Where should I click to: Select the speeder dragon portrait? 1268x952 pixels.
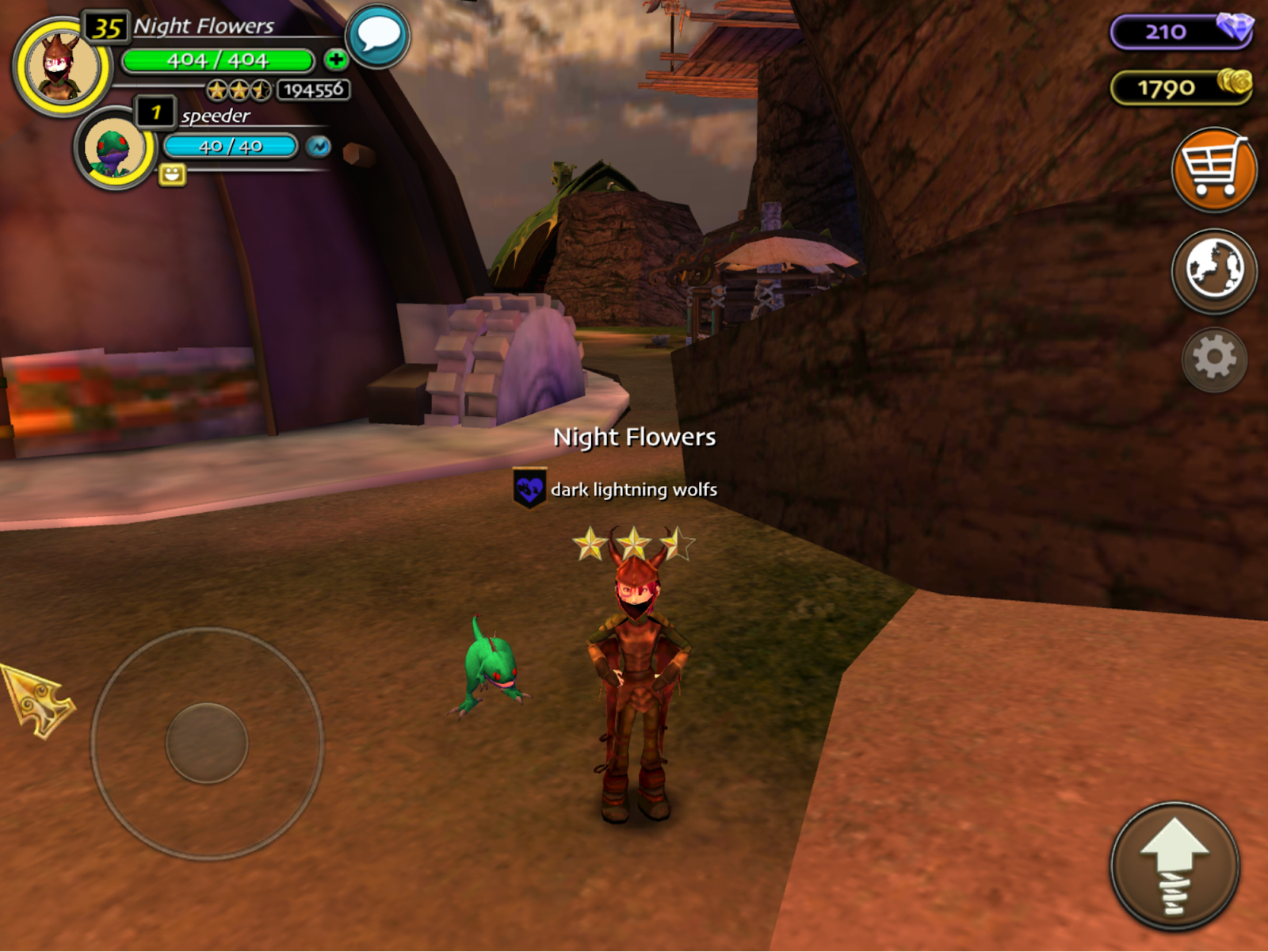[116, 148]
